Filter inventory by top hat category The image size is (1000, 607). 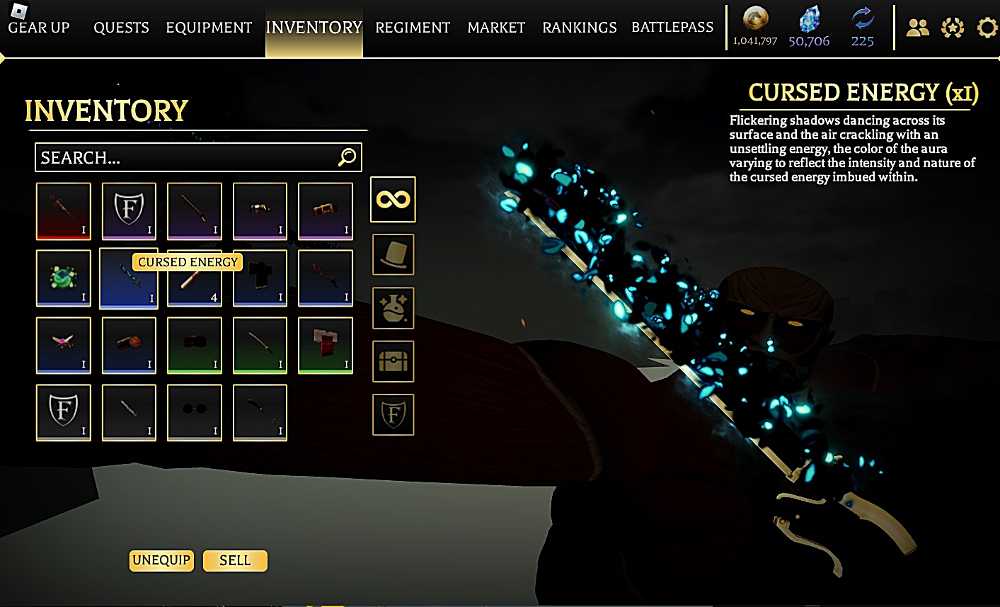click(x=393, y=254)
